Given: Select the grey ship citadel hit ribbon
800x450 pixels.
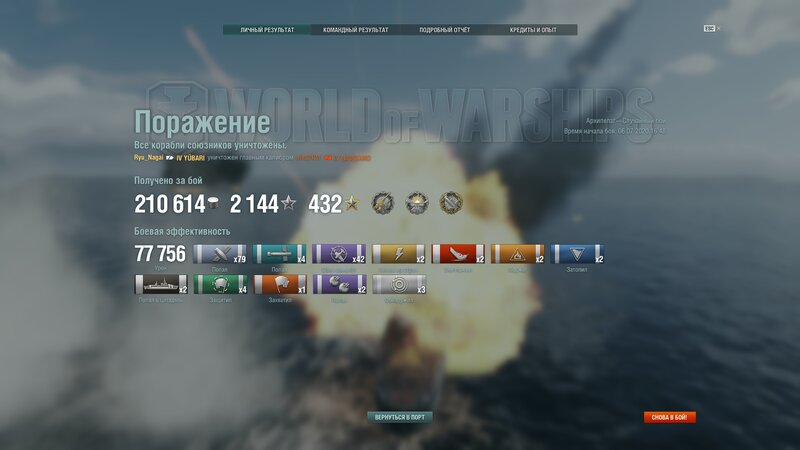Looking at the screenshot, I should 160,284.
